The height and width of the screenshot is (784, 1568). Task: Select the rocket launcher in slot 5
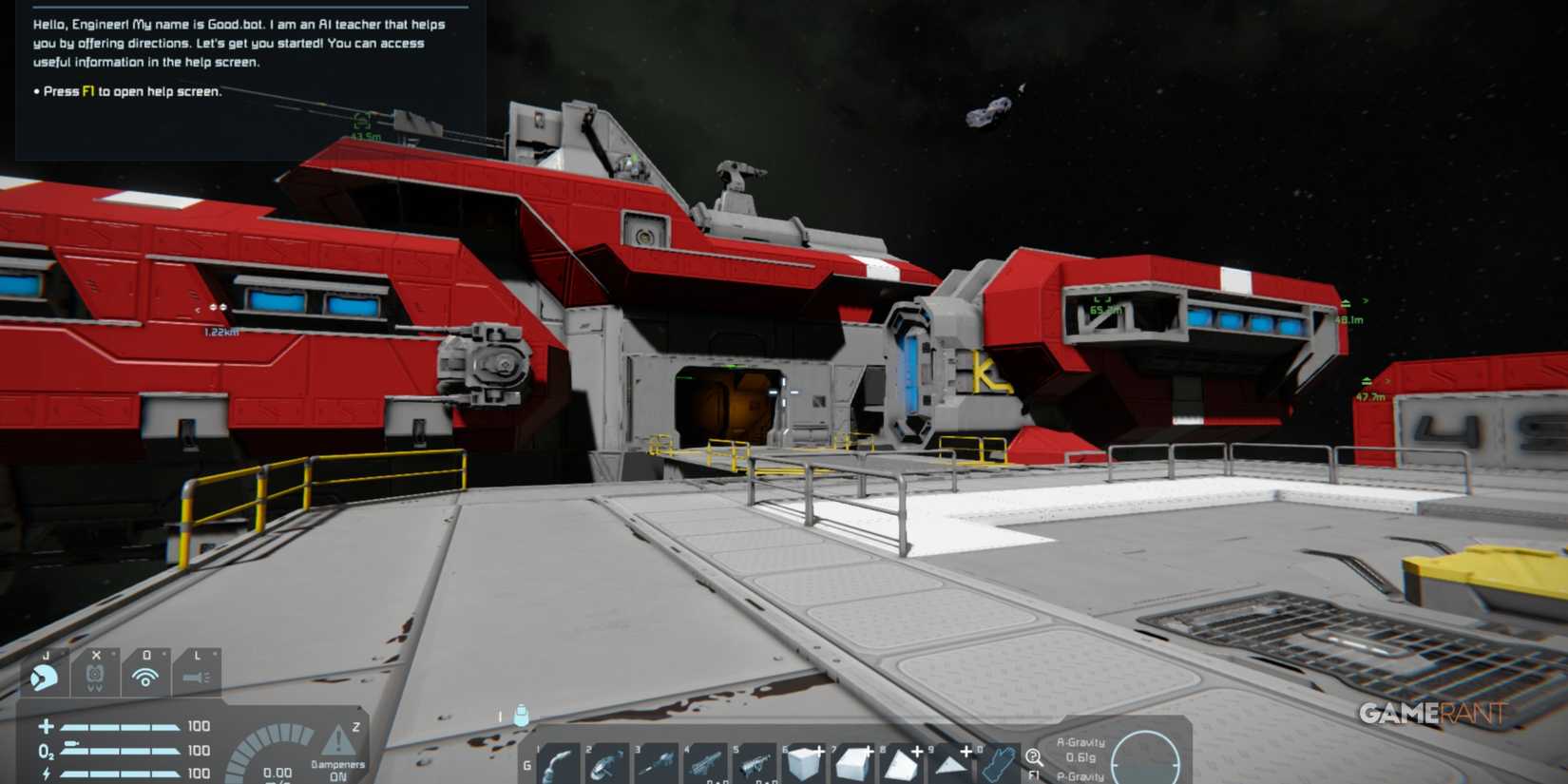click(x=753, y=763)
